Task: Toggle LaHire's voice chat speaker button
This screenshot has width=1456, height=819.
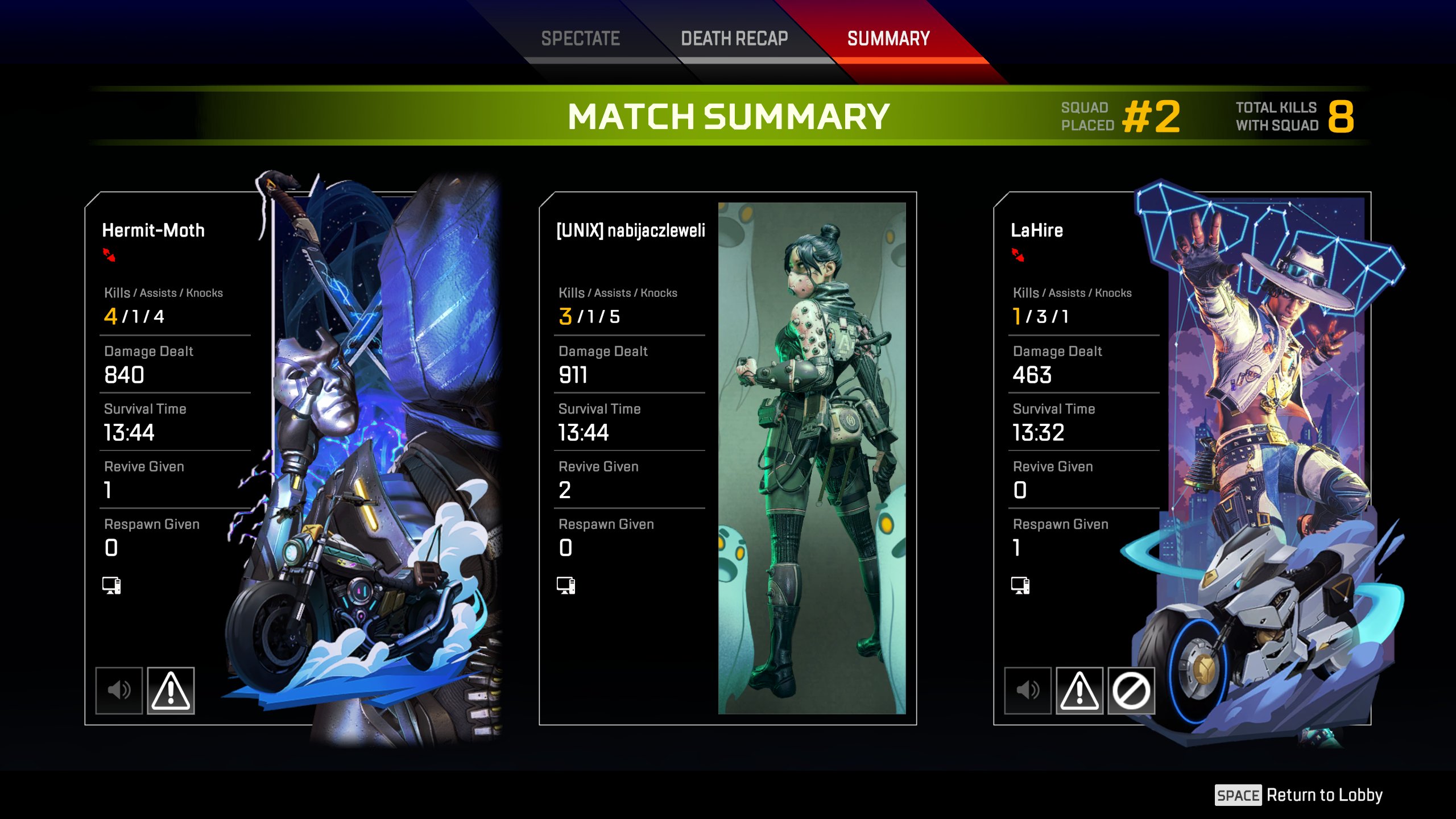Action: coord(1028,690)
